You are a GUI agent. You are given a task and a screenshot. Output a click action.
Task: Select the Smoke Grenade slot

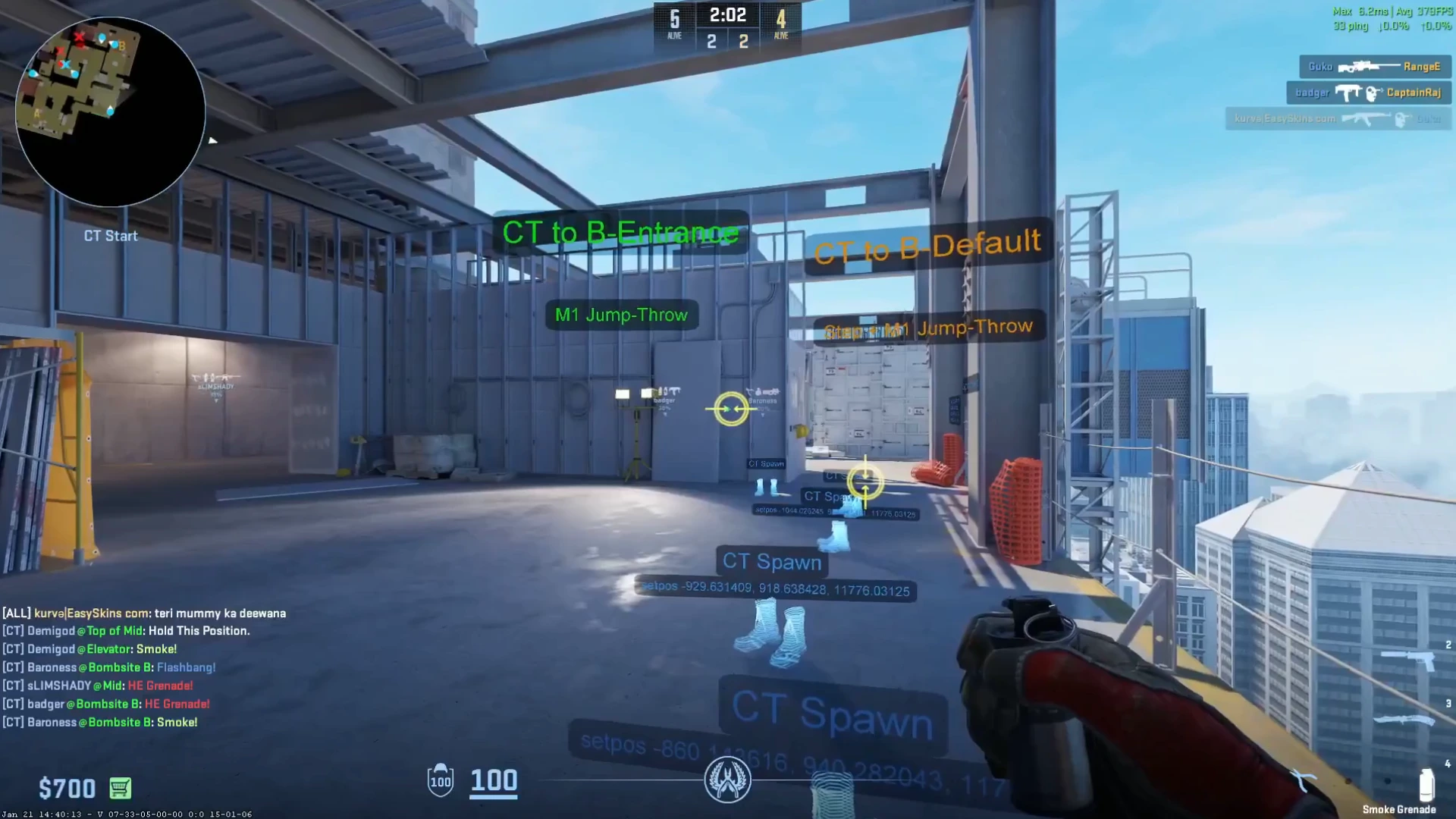(1426, 786)
